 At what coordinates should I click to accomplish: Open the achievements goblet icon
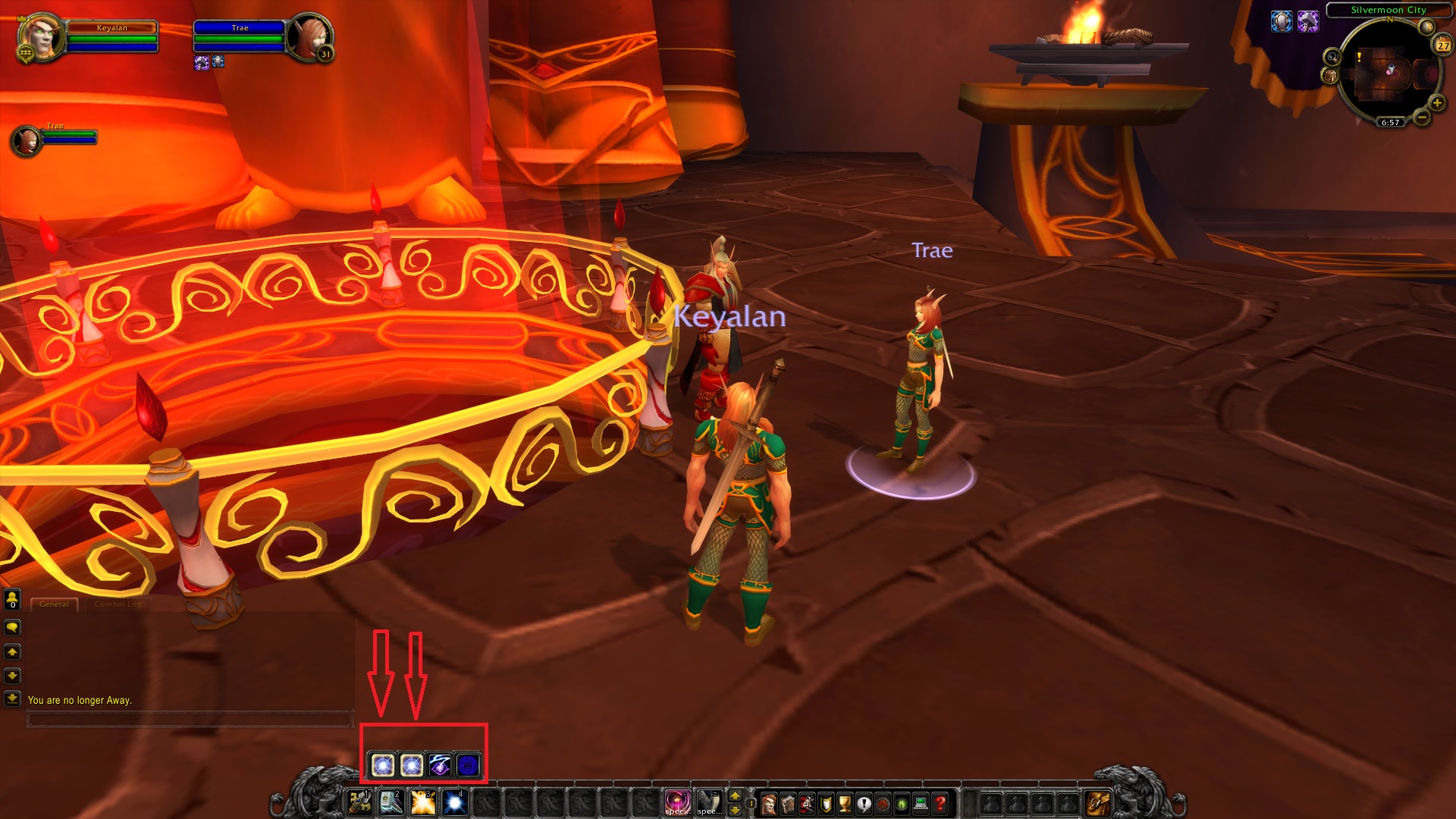(845, 805)
